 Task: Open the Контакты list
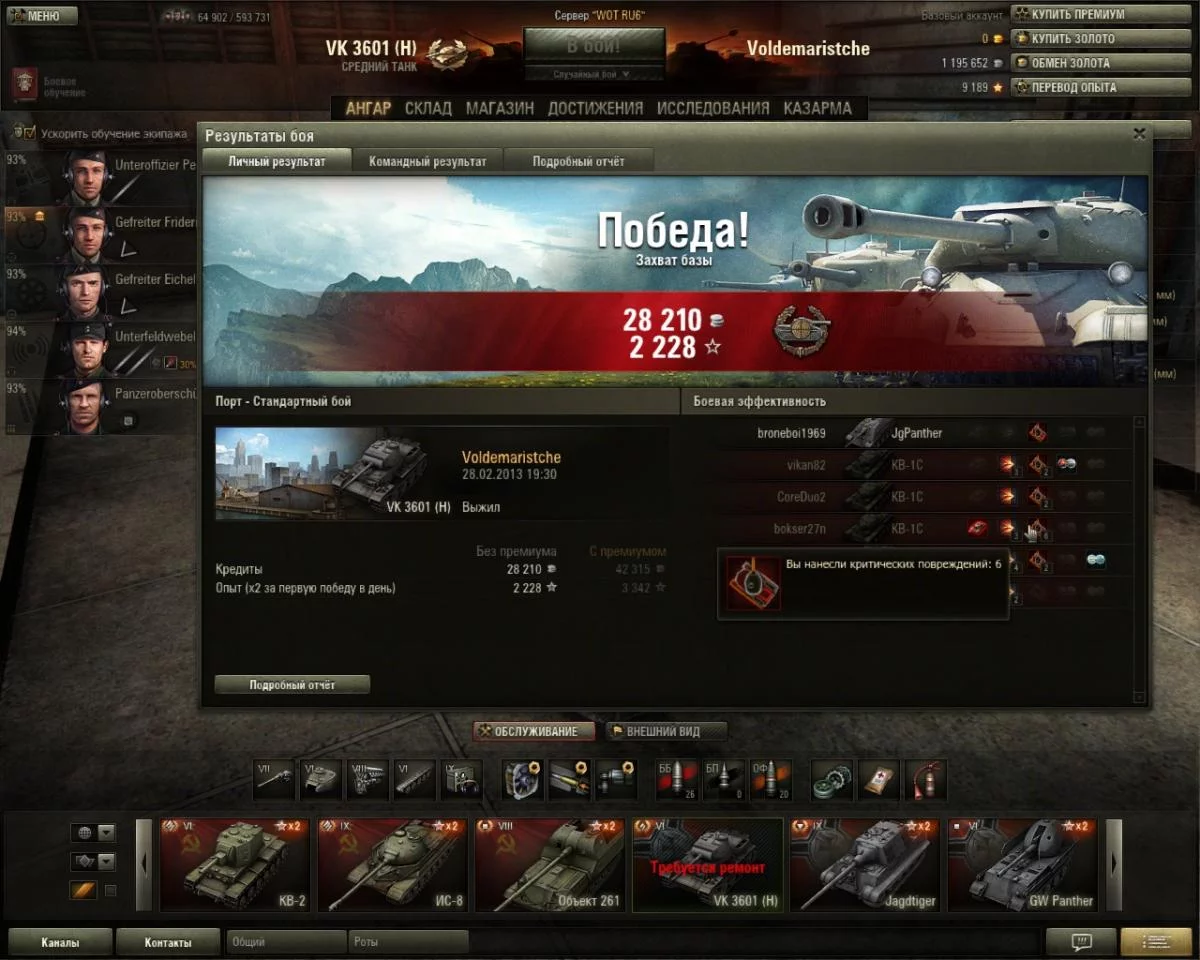tap(167, 942)
